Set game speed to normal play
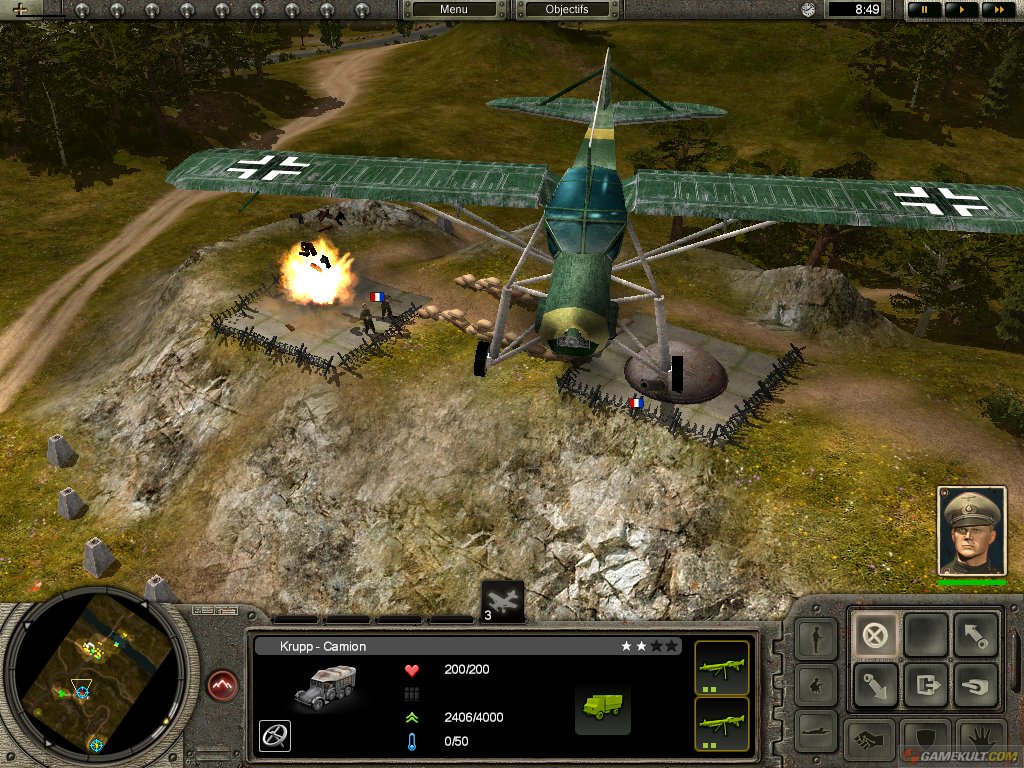1024x768 pixels. (x=960, y=10)
